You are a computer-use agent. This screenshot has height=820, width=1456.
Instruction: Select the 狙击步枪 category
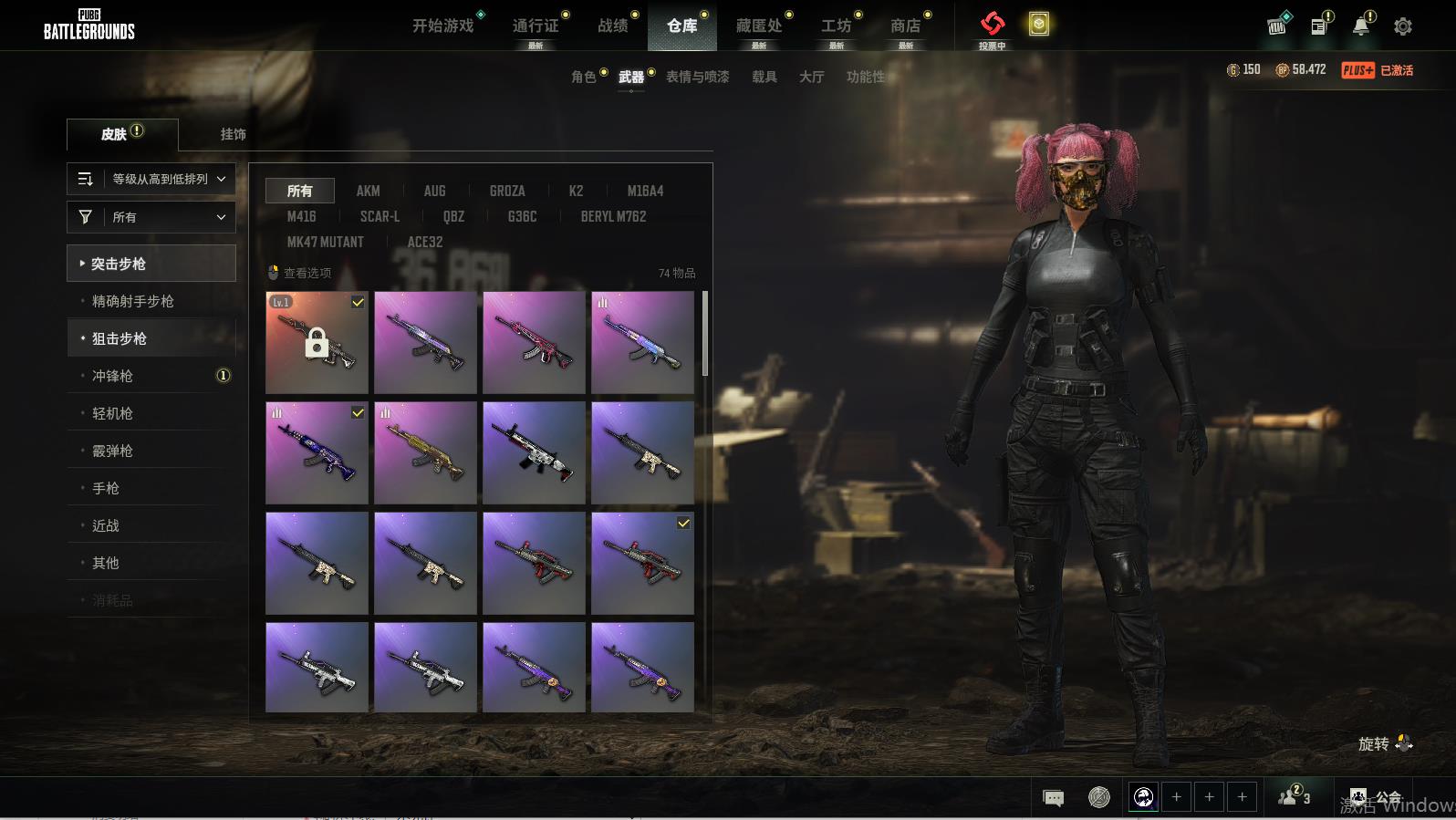120,338
